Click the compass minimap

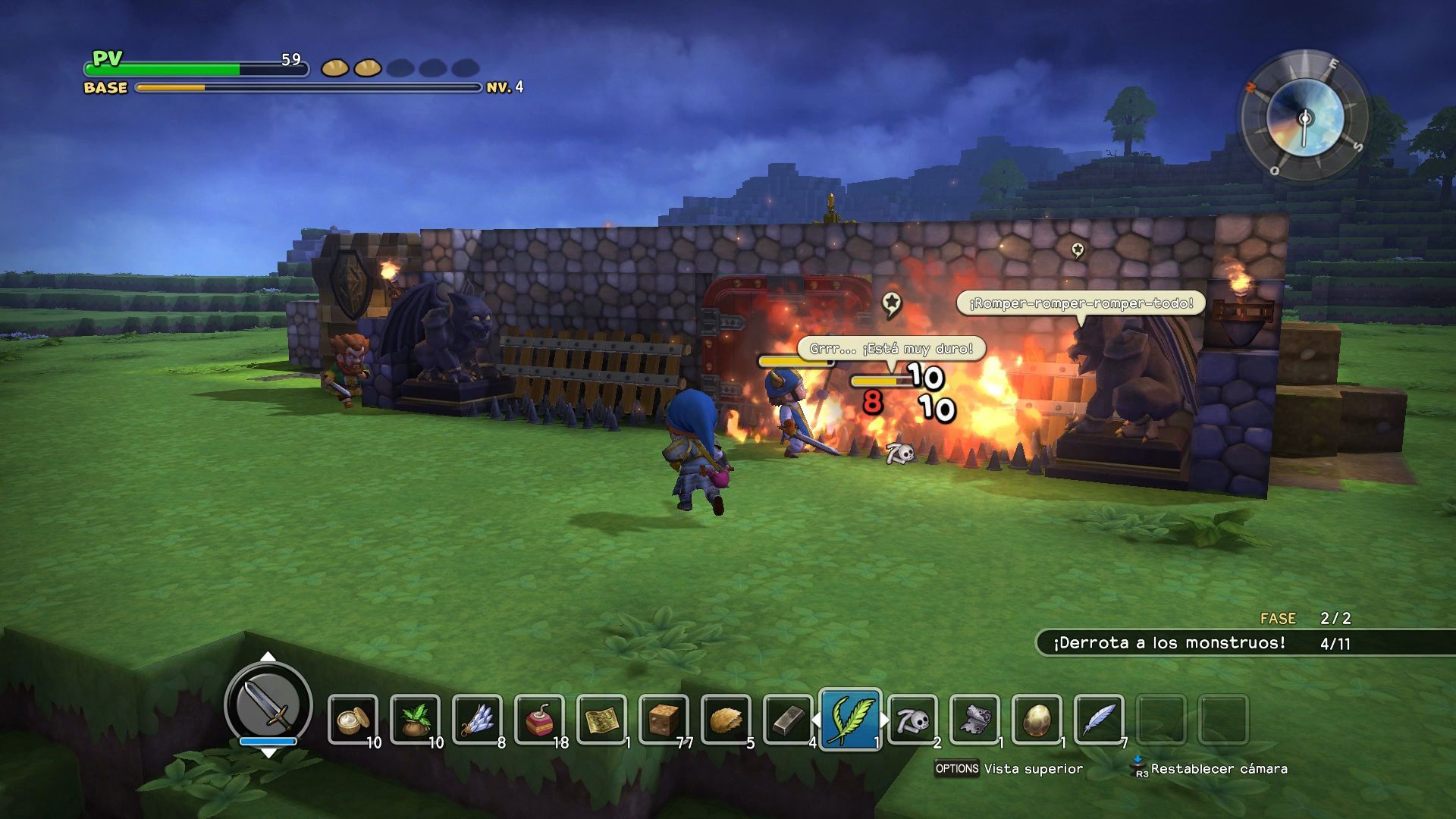point(1304,118)
